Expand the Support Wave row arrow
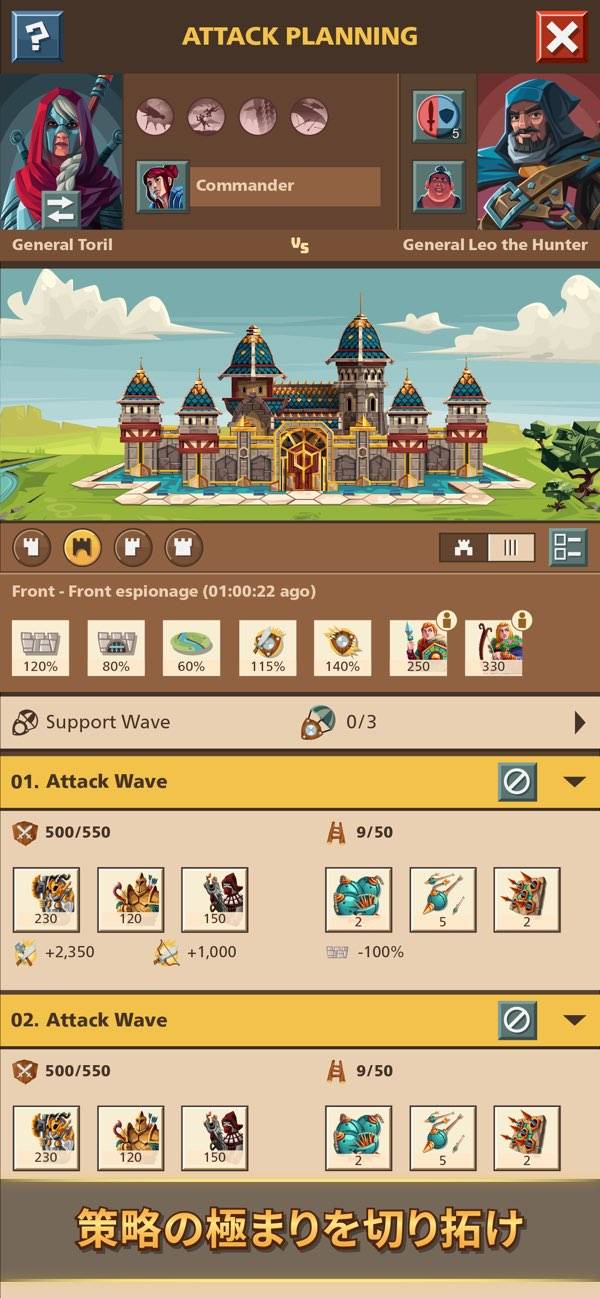The height and width of the screenshot is (1298, 600). (580, 722)
